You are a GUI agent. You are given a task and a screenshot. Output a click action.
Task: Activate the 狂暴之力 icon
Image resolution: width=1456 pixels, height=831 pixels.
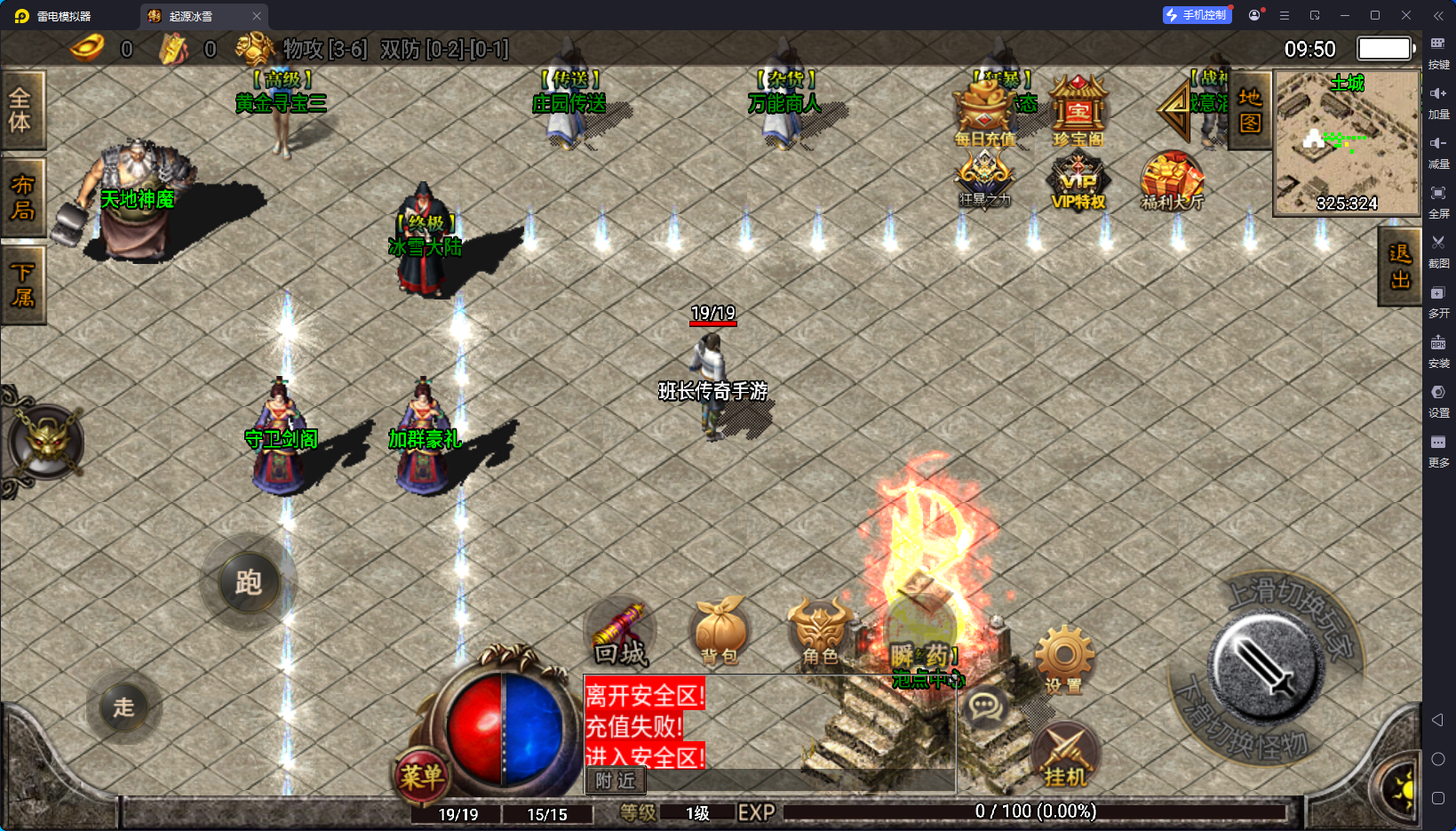(x=984, y=179)
